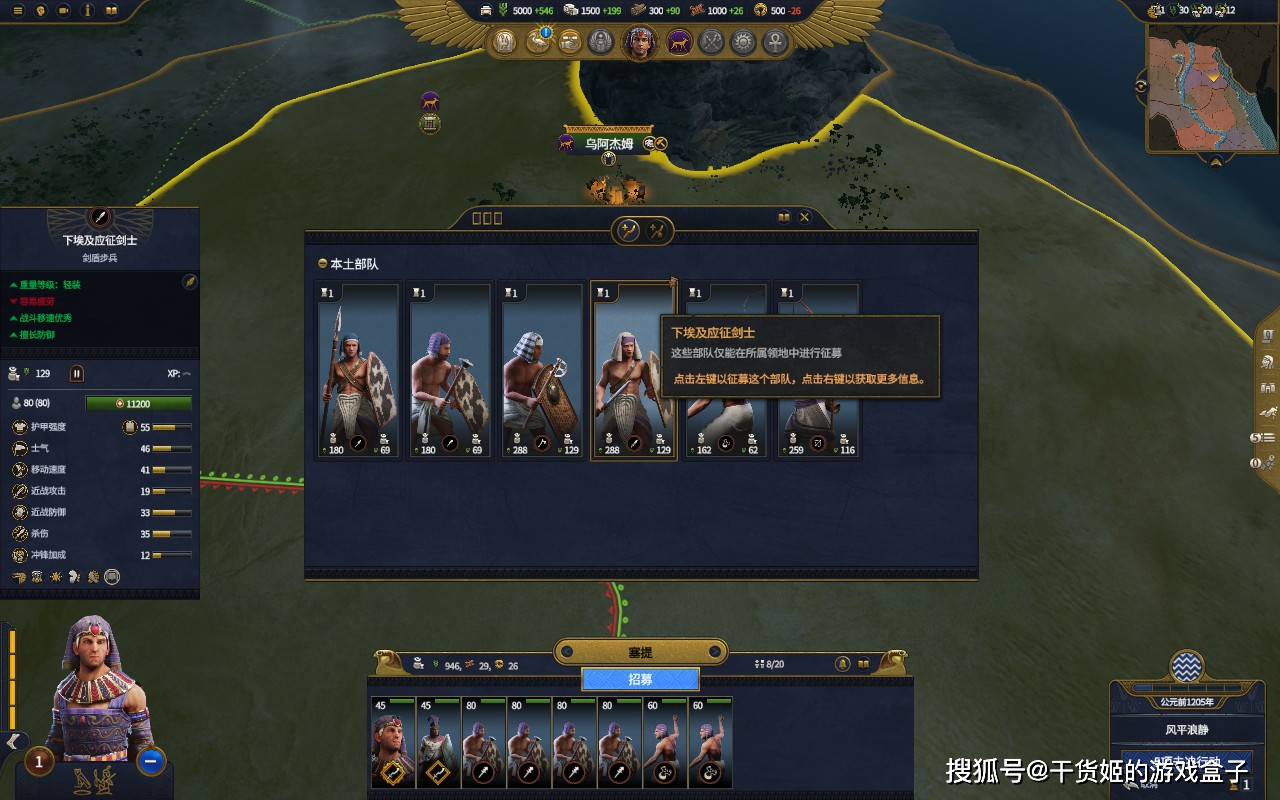This screenshot has width=1280, height=800.
Task: Collapse the 本土部队 native units section
Action: coord(322,264)
